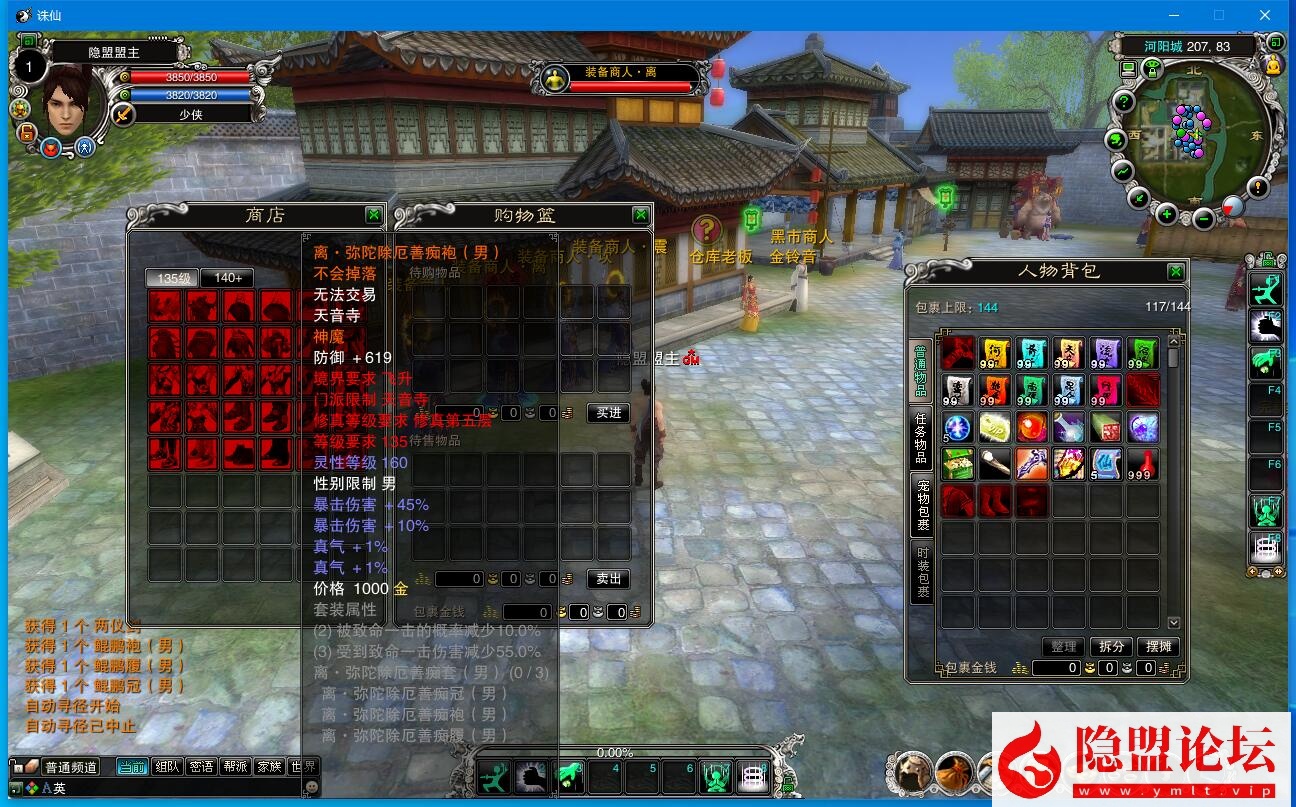
Task: Switch to the 宠物包裹 pet bag tab
Action: pyautogui.click(x=921, y=505)
